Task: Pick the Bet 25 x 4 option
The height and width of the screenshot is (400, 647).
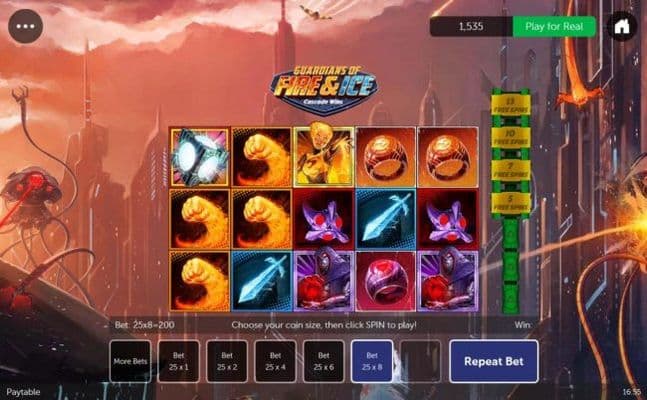Action: pyautogui.click(x=275, y=361)
